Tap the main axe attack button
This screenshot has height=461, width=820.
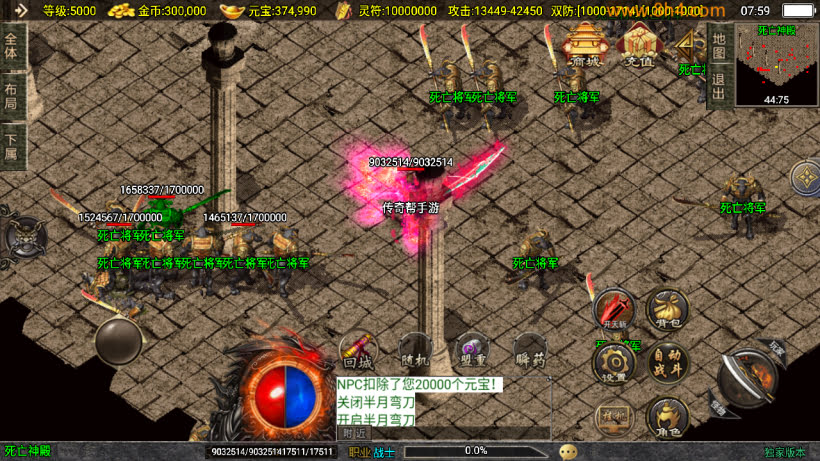click(746, 376)
